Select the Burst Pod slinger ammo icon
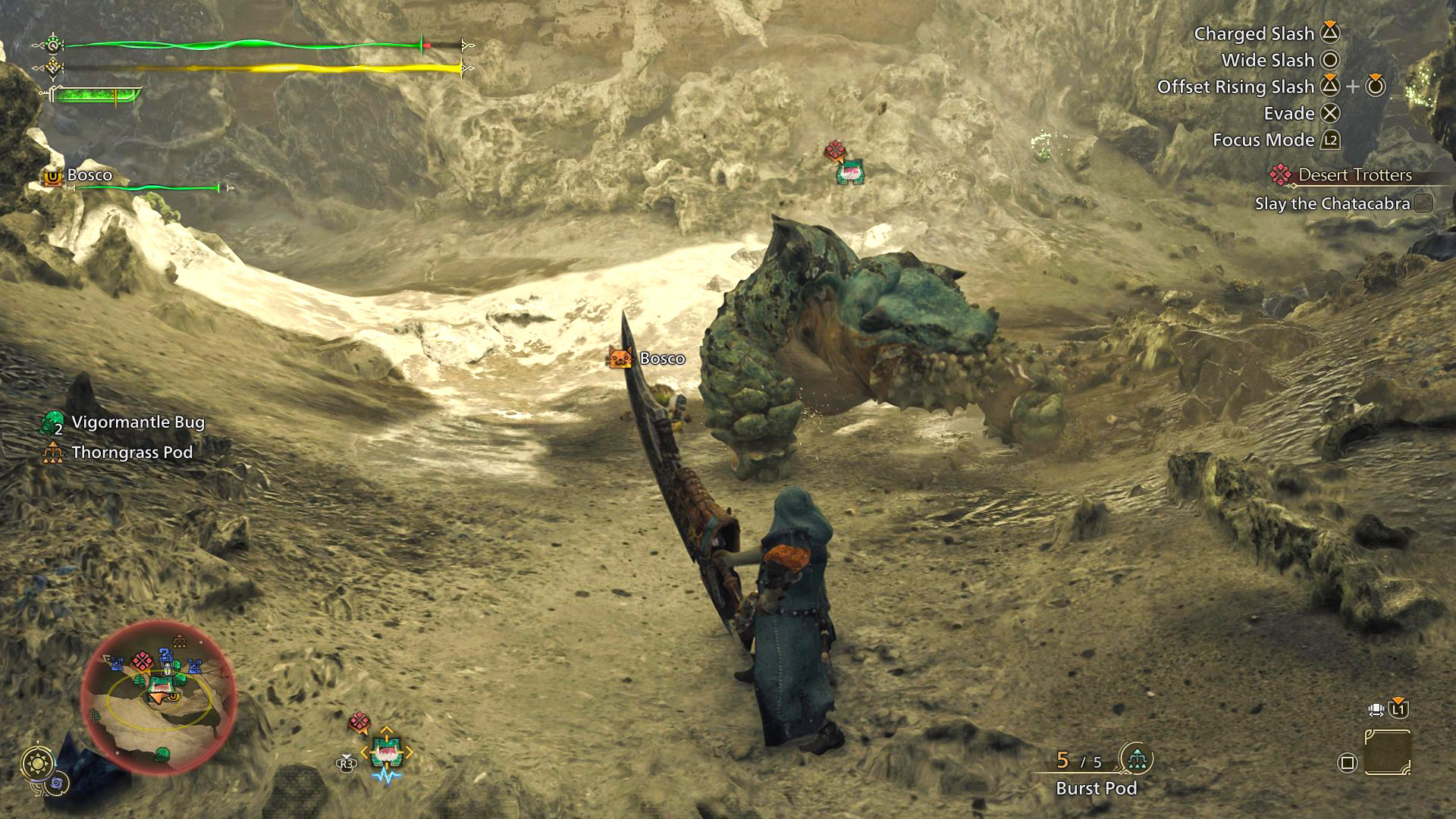The height and width of the screenshot is (819, 1456). tap(1136, 758)
